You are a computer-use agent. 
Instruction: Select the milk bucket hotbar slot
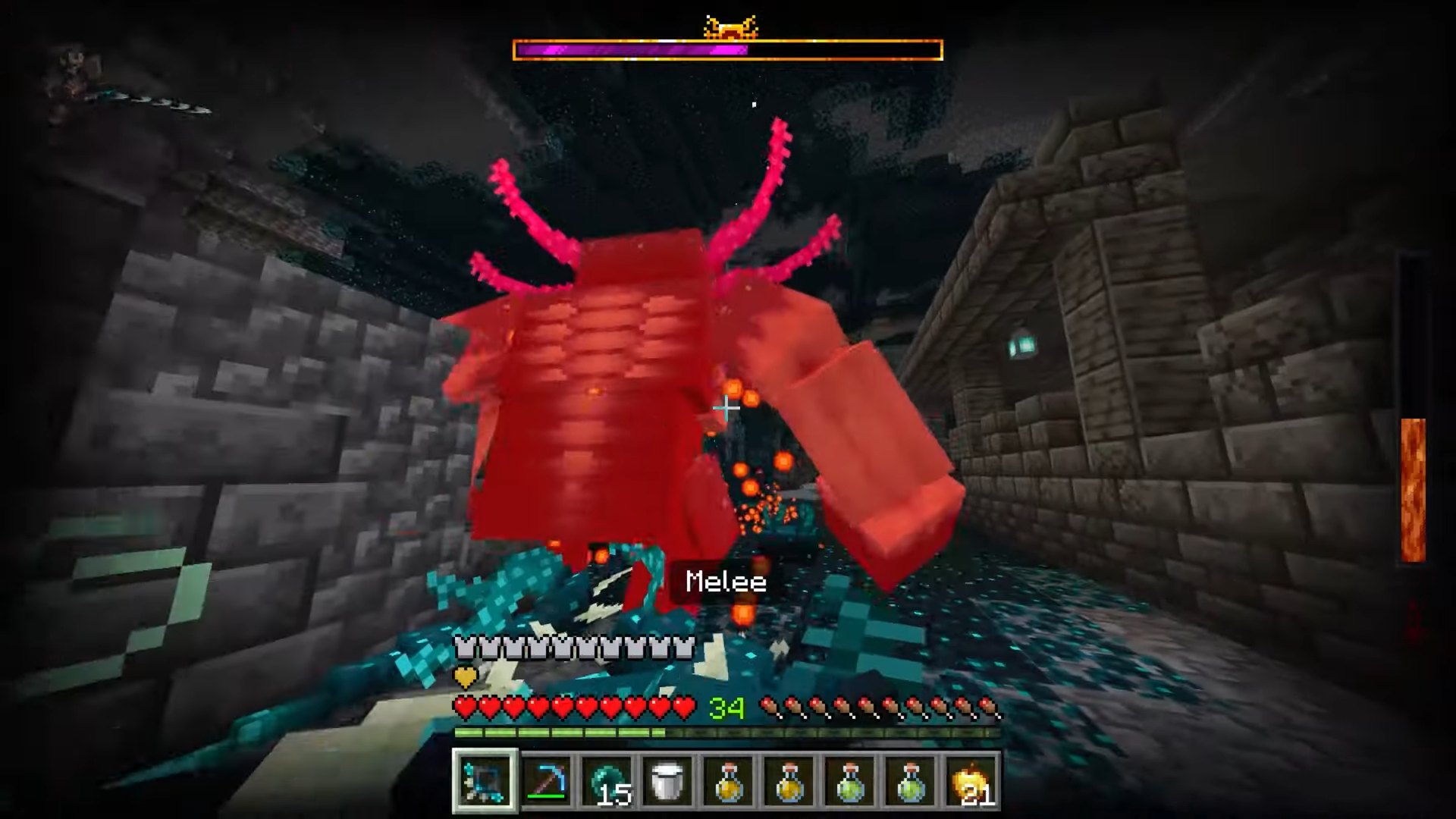(x=668, y=780)
